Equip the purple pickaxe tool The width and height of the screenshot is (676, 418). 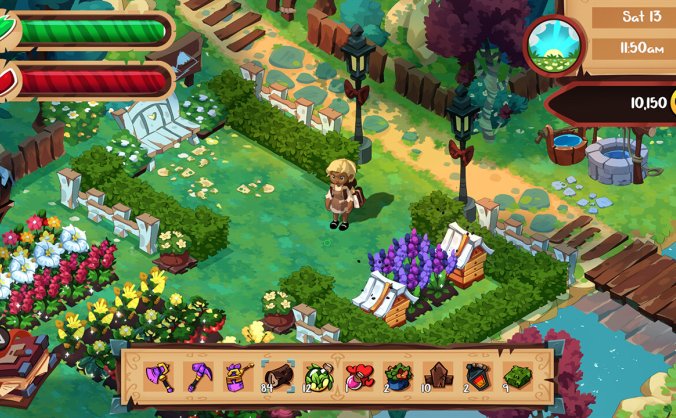(198, 376)
